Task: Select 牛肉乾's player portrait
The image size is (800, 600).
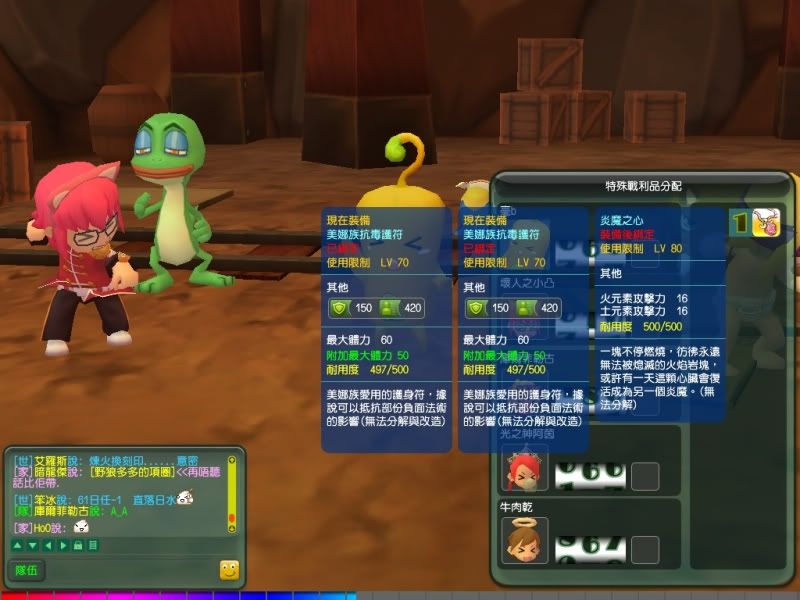Action: click(525, 540)
